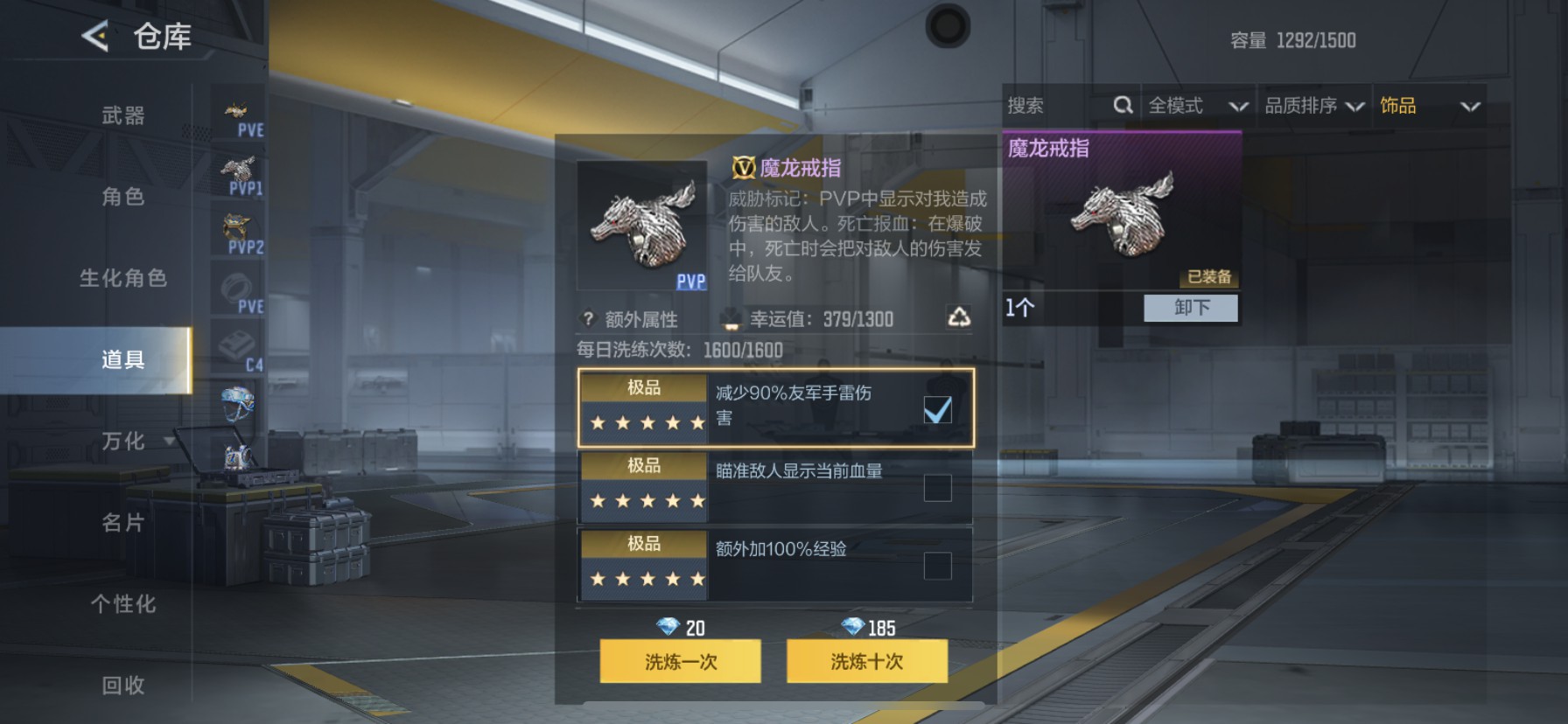Enable the 瞄准敌人显示当前血量 attribute checkbox

(x=938, y=487)
